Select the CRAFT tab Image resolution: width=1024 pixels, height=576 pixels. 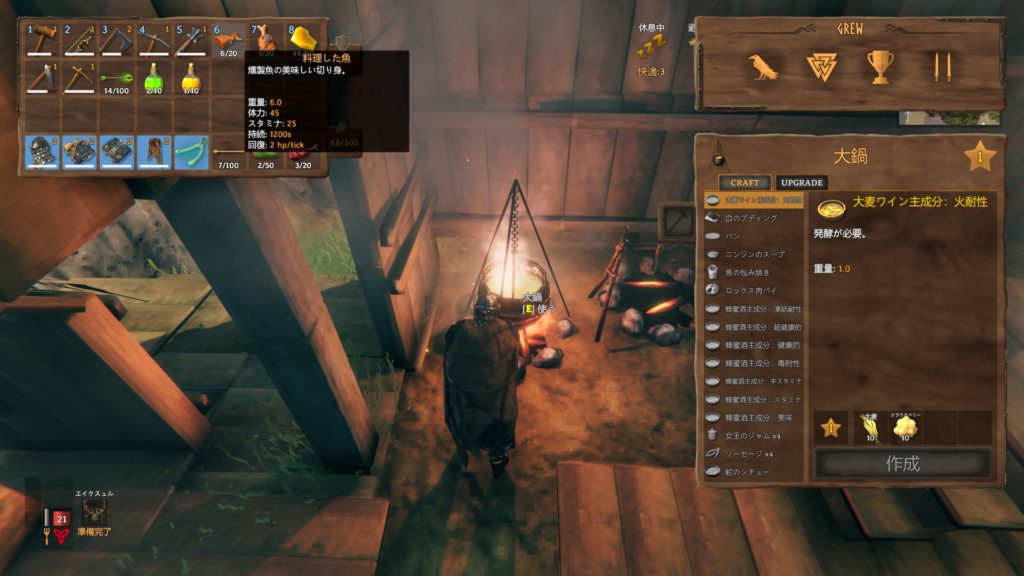(744, 183)
